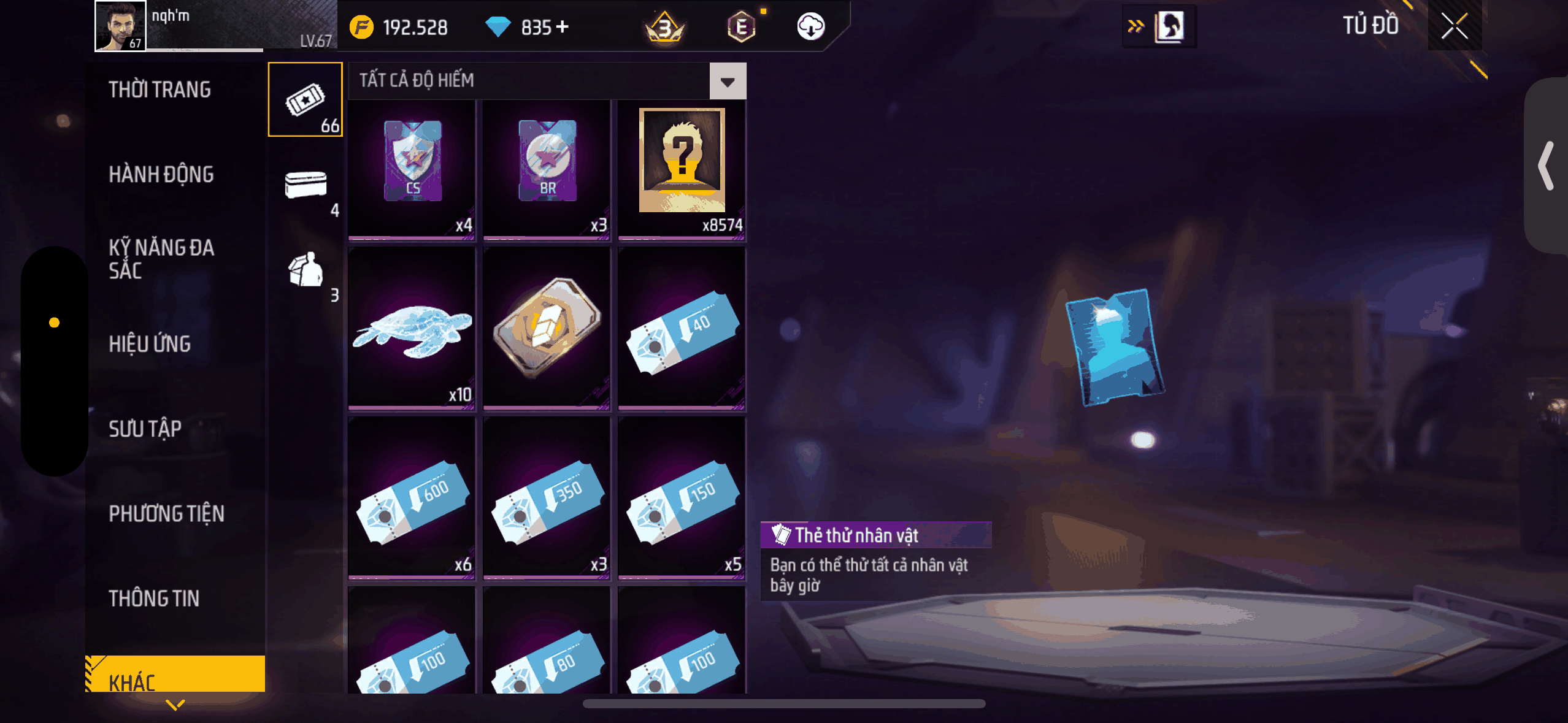Close the Tủ Đồ screen
Screen dimensions: 1568x723
[x=1454, y=26]
